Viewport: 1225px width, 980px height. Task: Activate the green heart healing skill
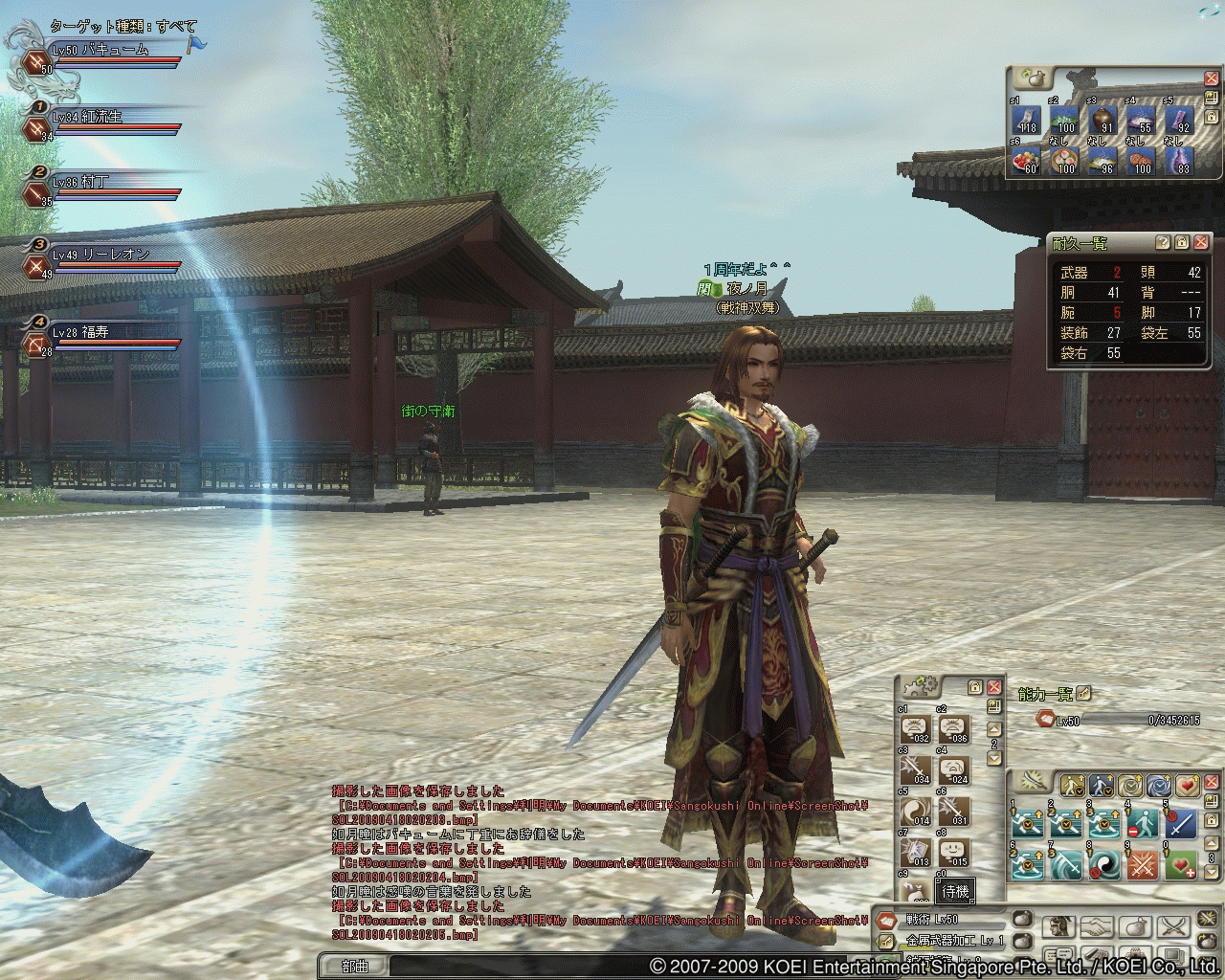click(x=1183, y=865)
